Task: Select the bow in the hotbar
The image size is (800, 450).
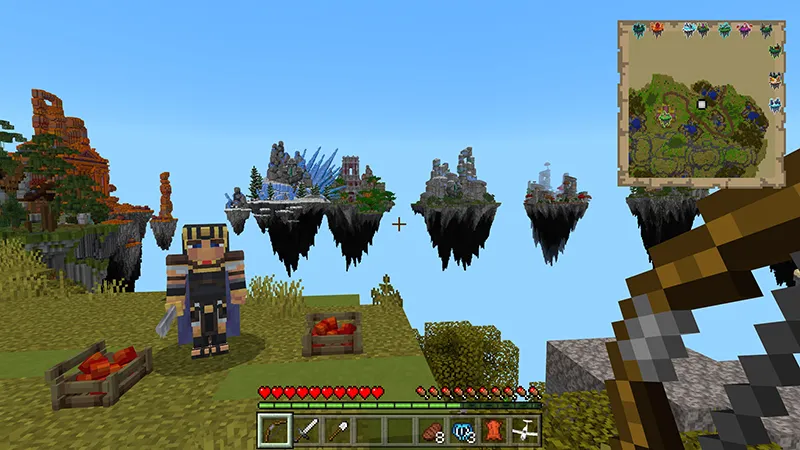Action: (x=274, y=431)
